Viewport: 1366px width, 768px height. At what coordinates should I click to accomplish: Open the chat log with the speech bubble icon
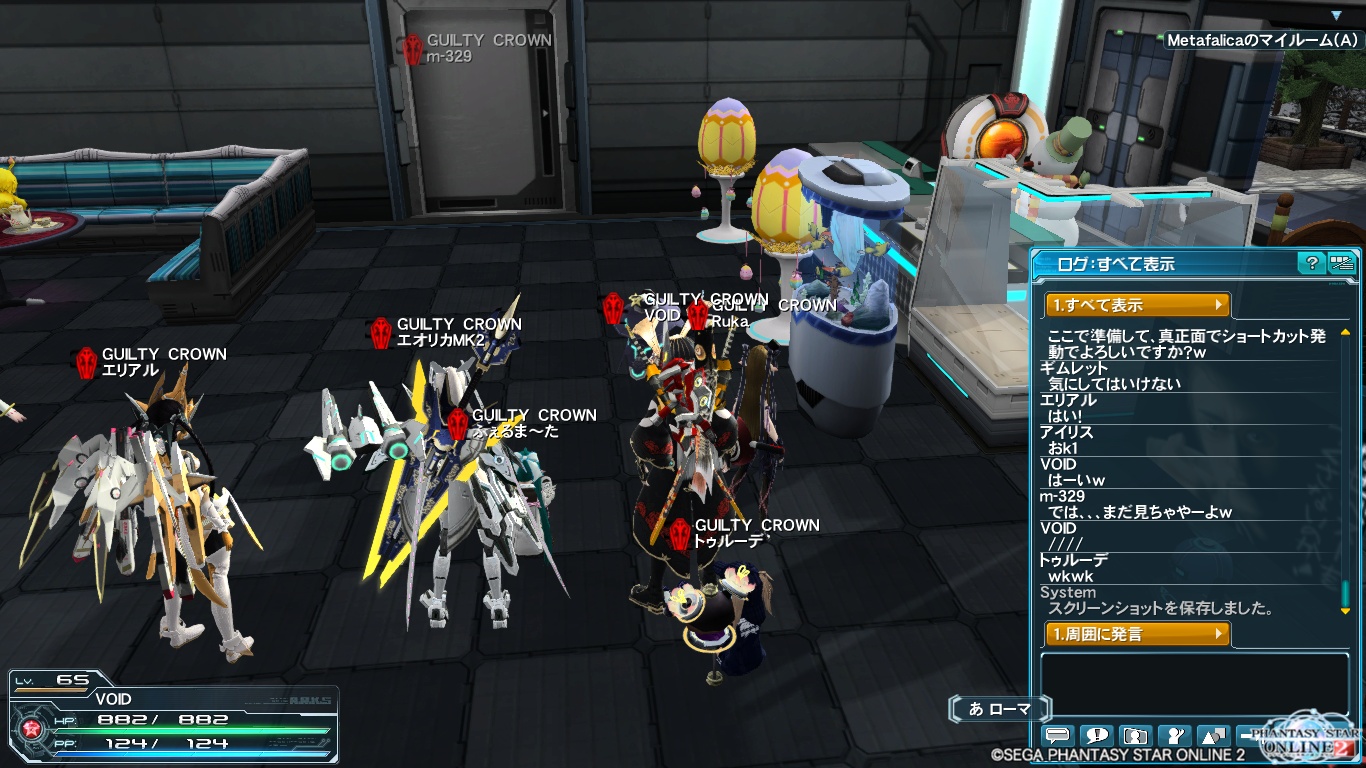click(1056, 737)
